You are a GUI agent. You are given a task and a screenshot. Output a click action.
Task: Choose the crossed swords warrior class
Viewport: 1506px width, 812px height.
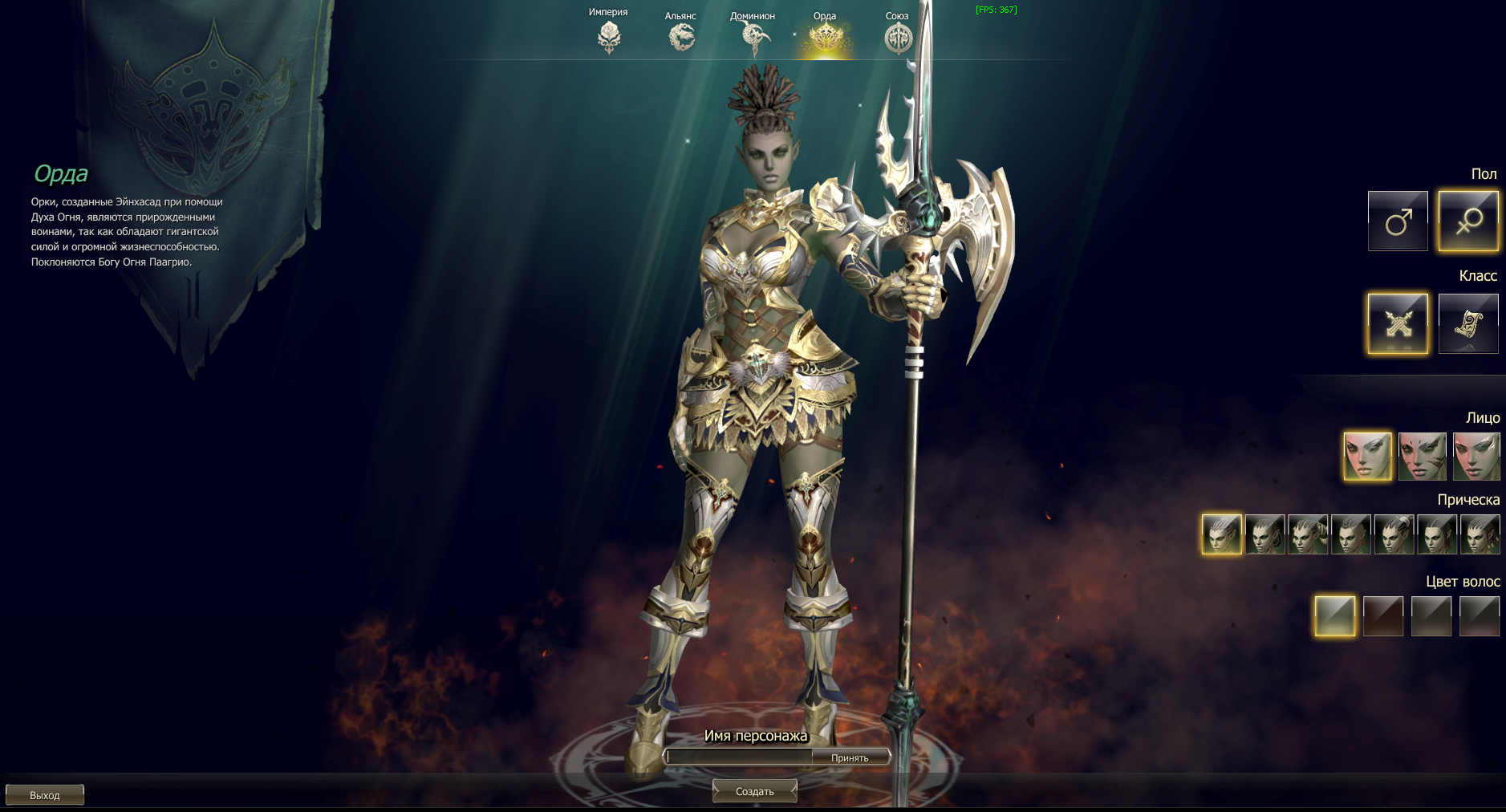1398,323
